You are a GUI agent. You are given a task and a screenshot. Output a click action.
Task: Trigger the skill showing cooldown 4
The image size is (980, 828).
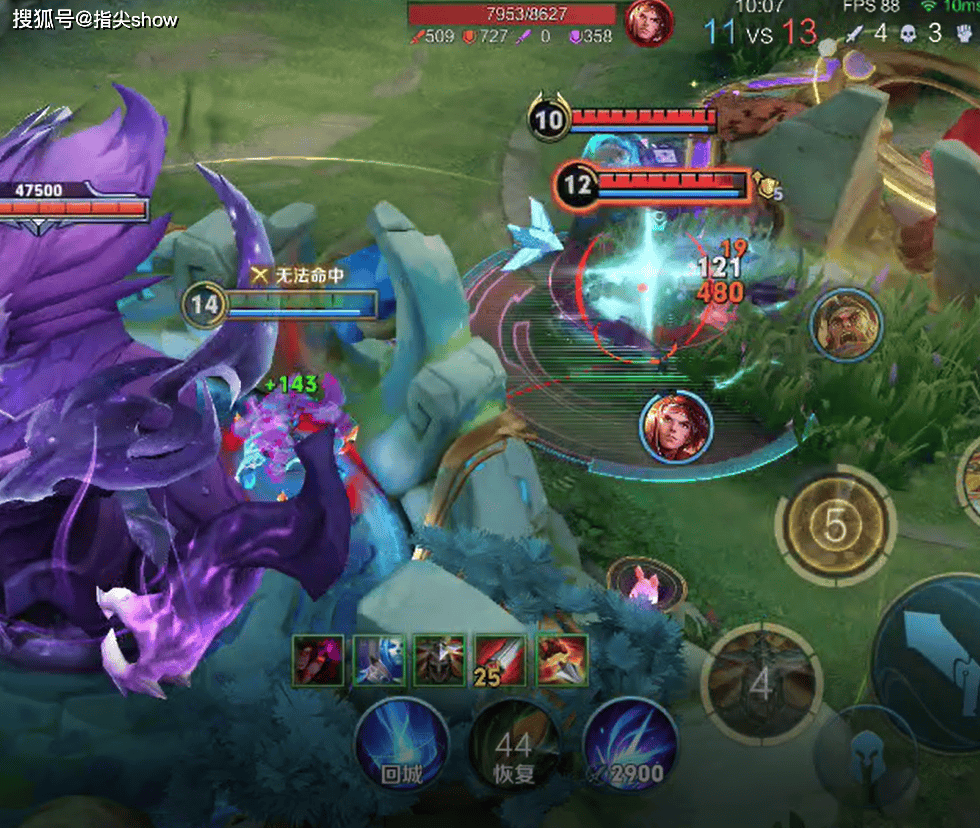point(762,683)
